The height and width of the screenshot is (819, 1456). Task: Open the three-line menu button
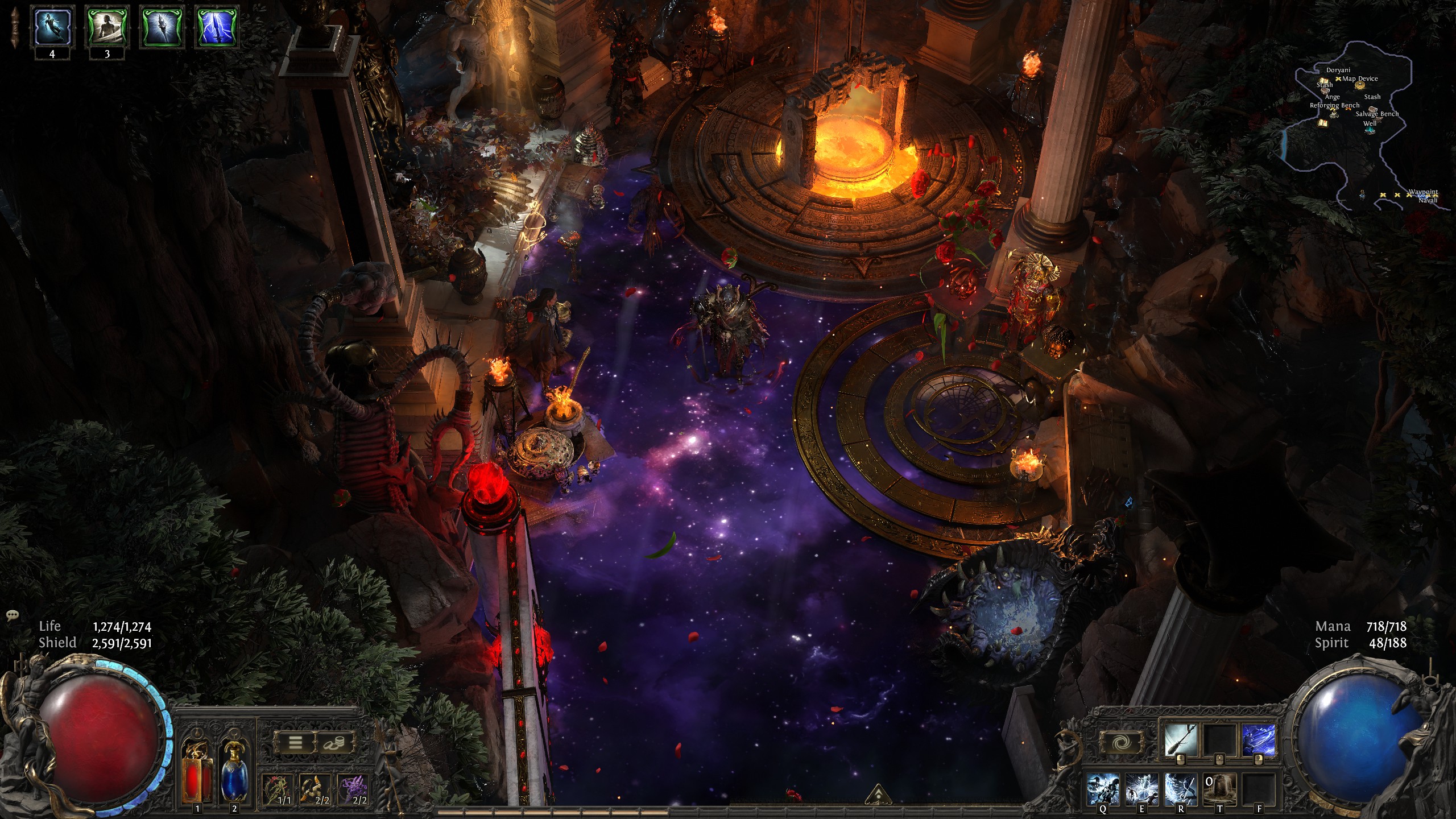point(295,742)
